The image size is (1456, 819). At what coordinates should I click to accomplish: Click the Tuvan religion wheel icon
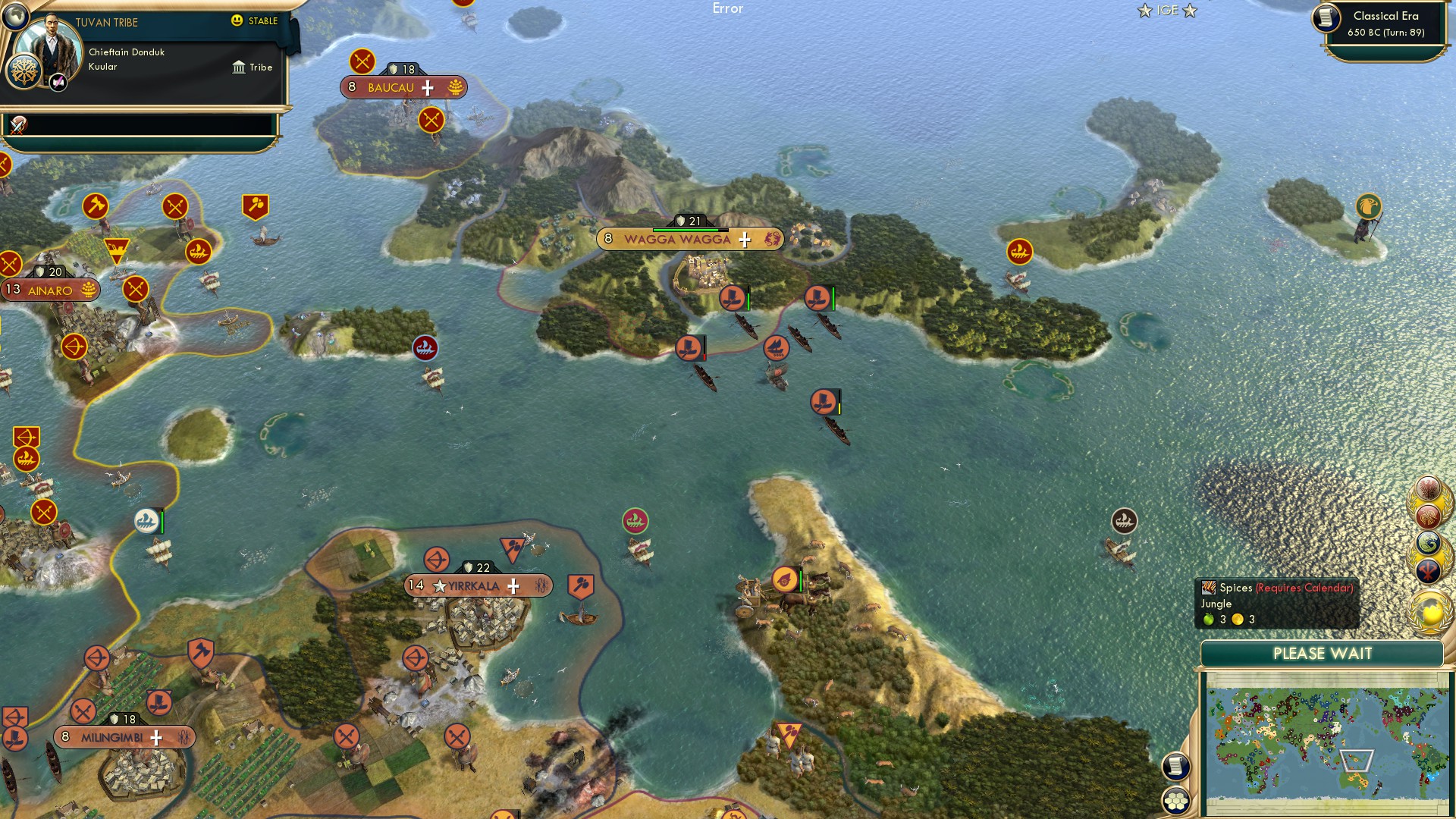point(24,73)
